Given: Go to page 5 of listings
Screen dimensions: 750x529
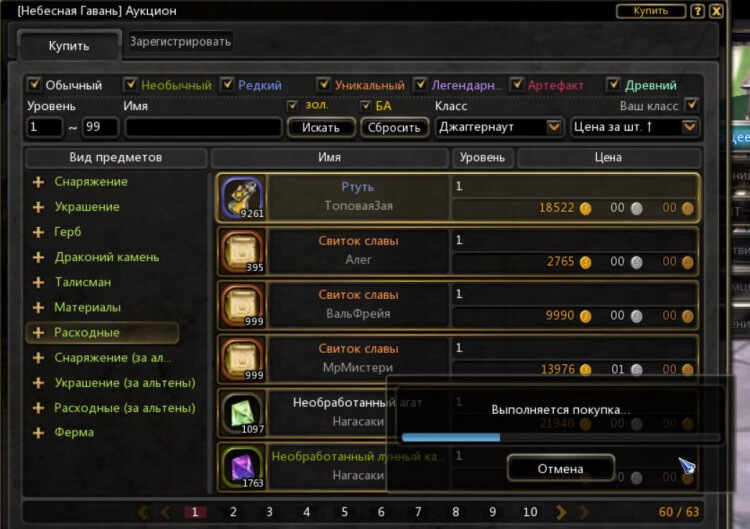Looking at the screenshot, I should [344, 512].
